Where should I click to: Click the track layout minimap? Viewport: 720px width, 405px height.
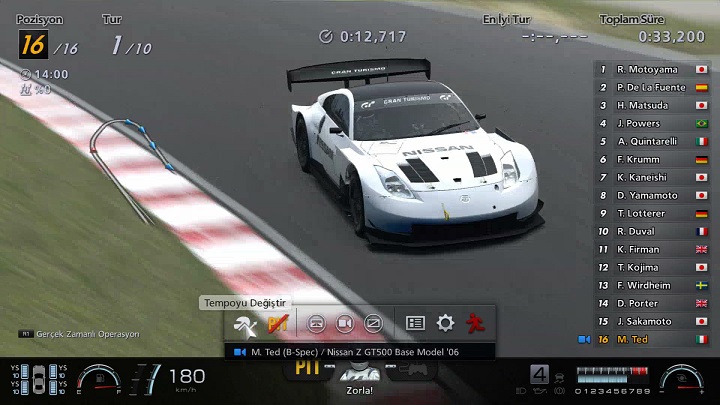click(130, 158)
